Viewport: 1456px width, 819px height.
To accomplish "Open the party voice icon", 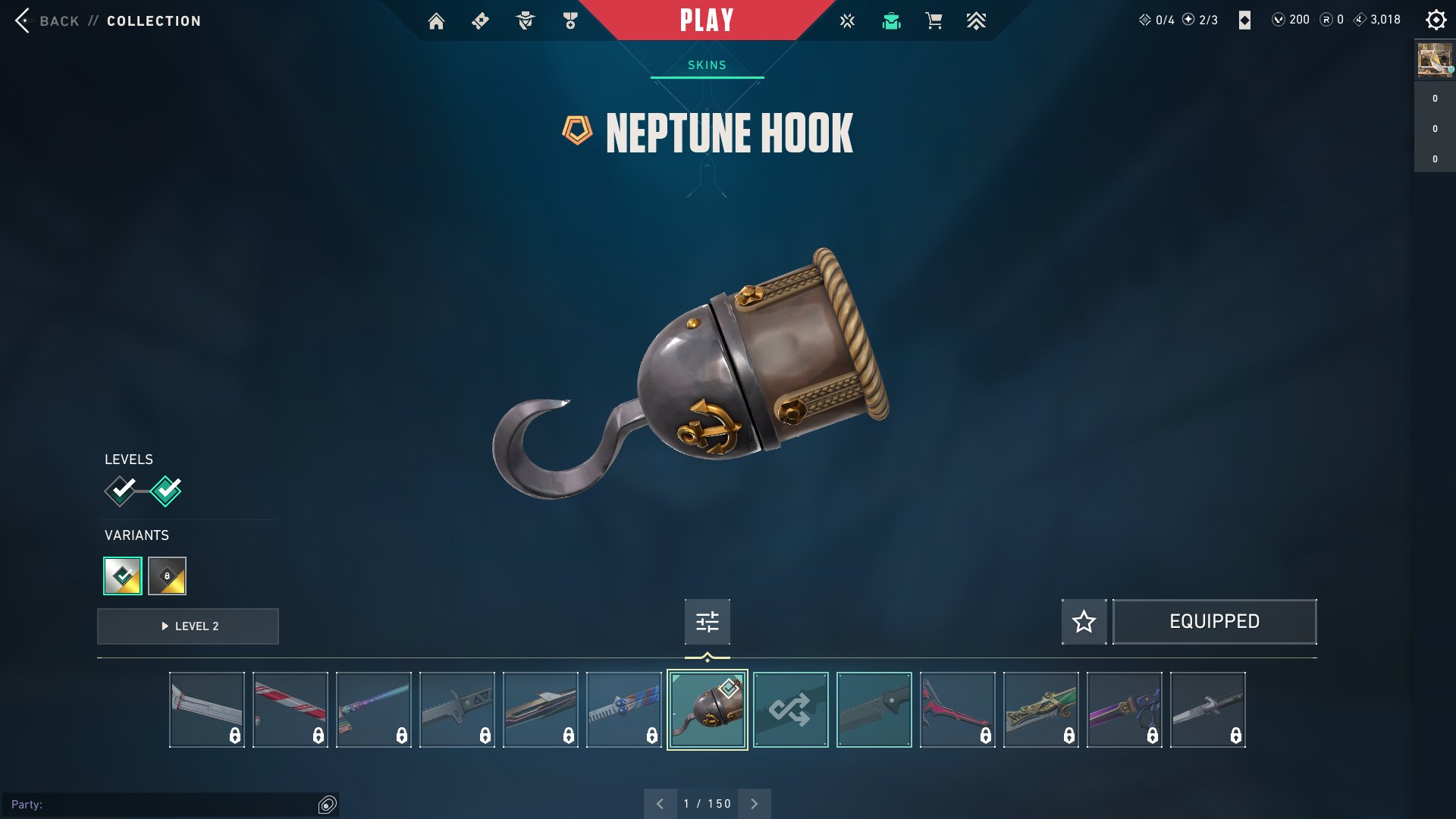I will click(327, 805).
